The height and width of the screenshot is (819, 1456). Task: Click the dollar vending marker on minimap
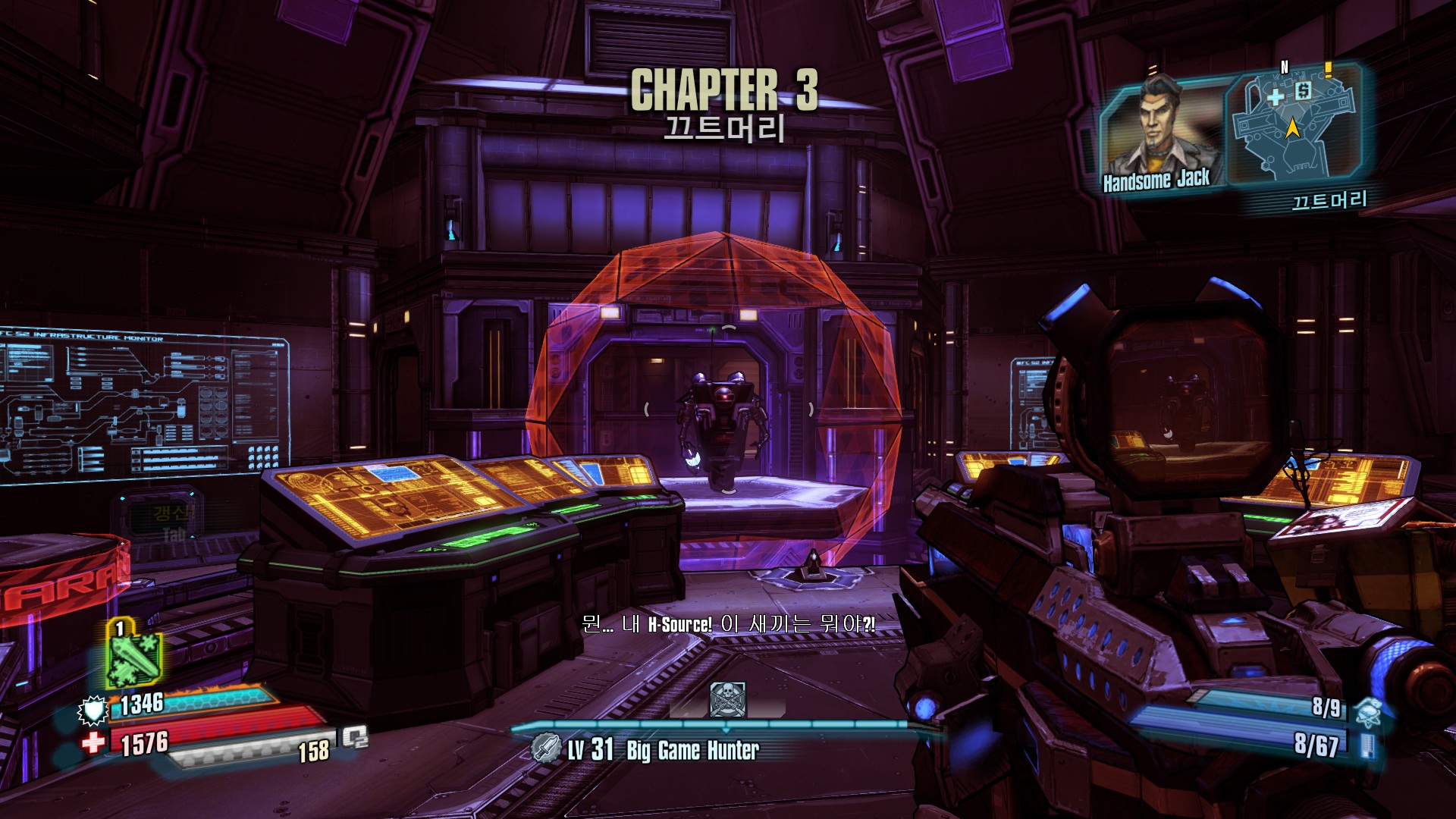pos(1303,92)
